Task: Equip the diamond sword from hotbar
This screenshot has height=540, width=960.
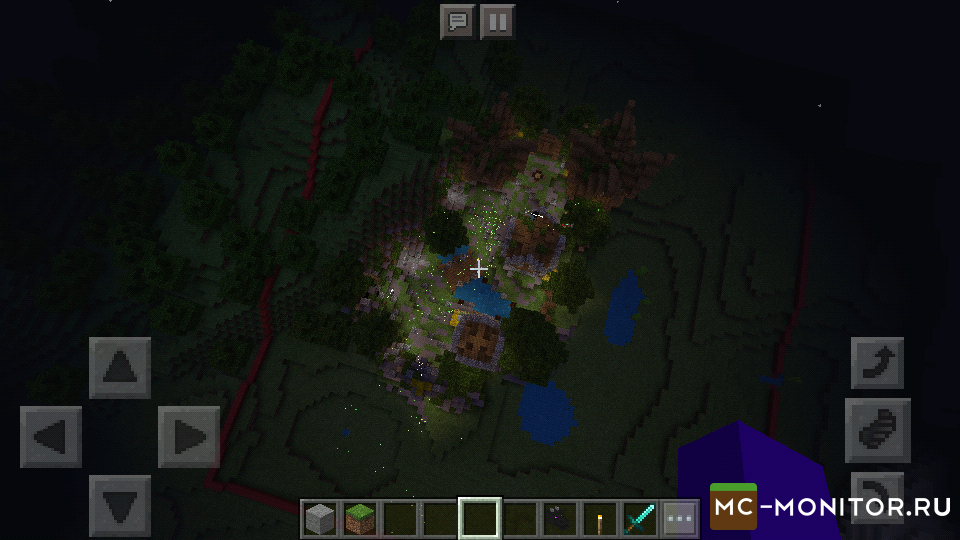Action: 640,518
